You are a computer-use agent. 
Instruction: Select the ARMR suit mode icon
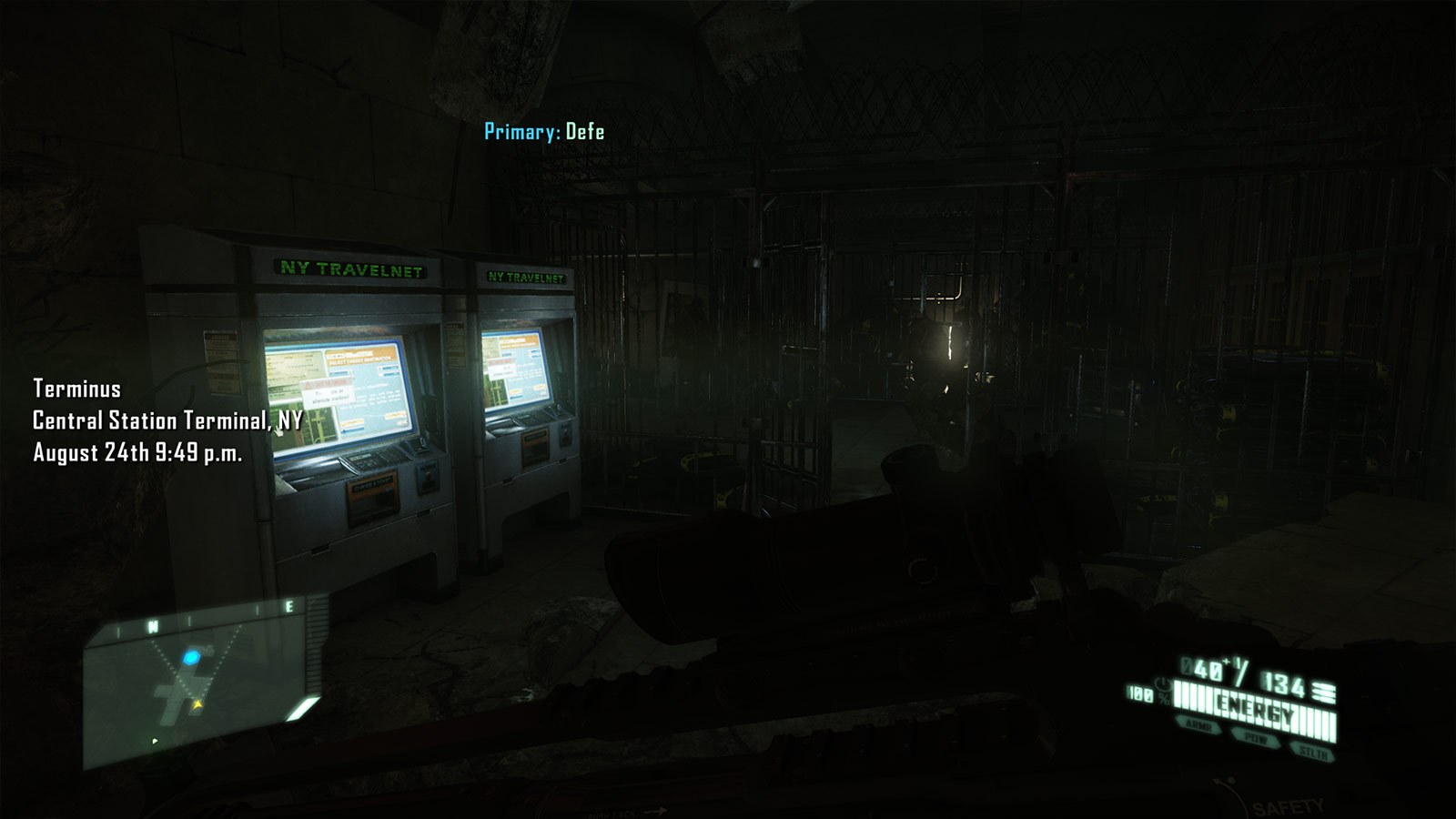[1199, 726]
